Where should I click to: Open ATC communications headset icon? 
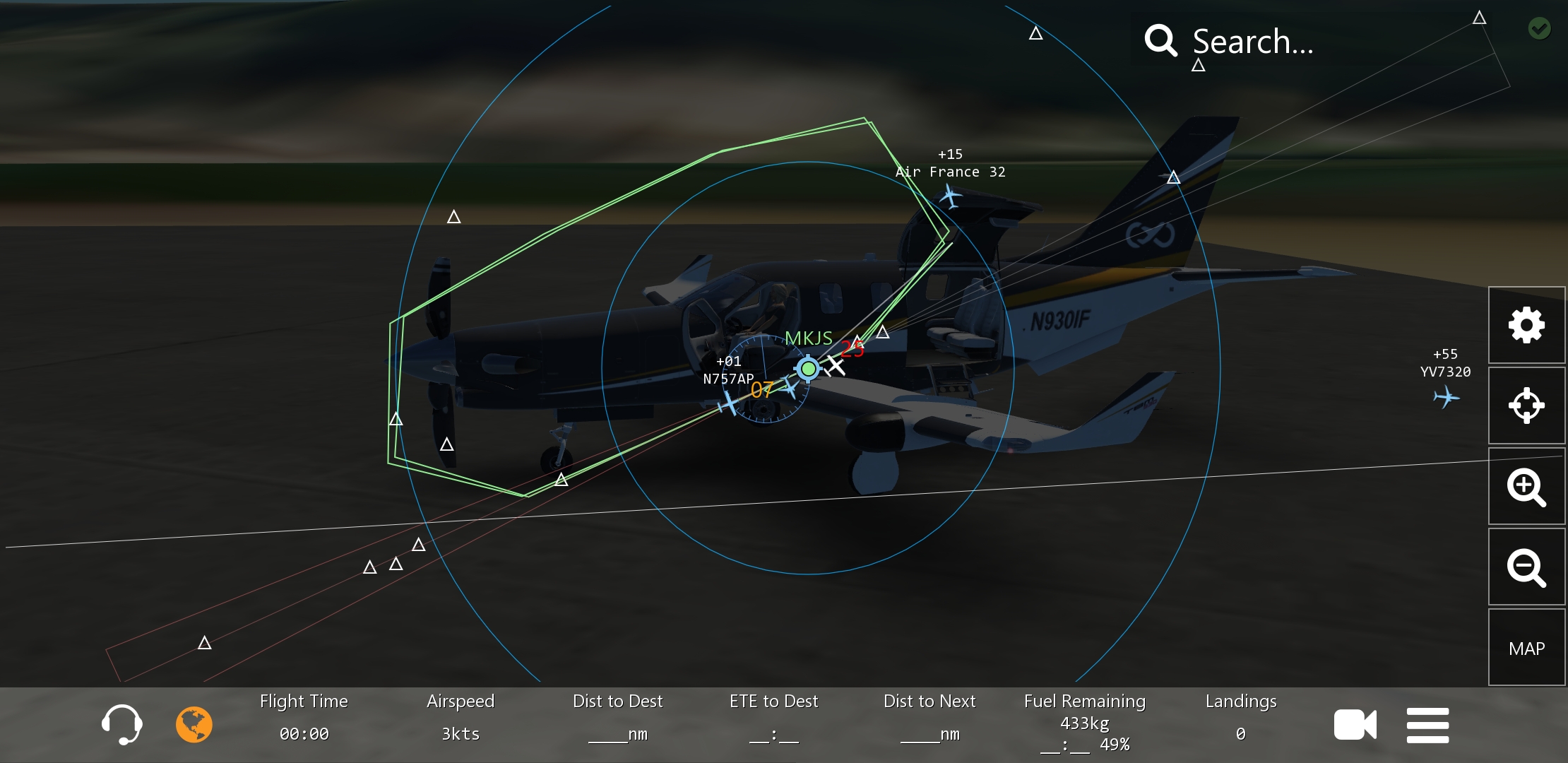click(122, 724)
